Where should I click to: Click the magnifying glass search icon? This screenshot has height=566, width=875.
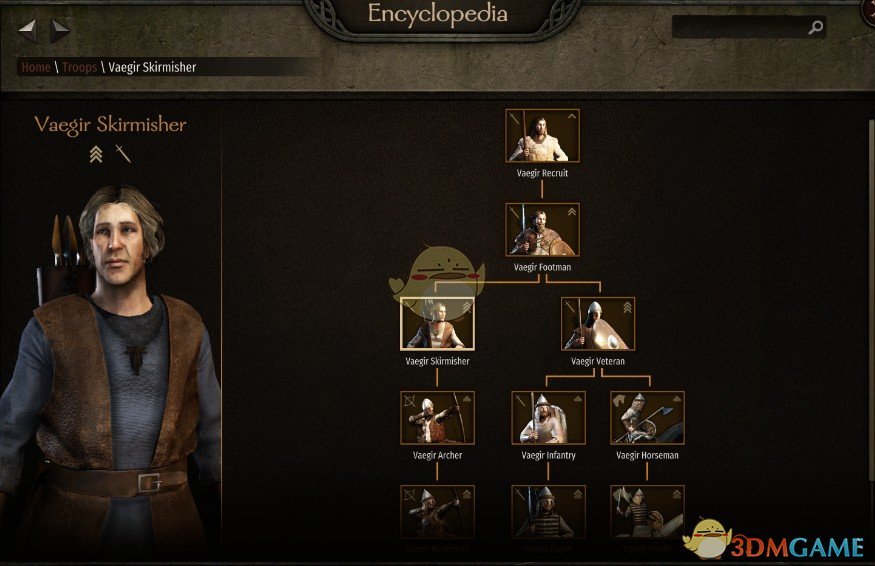pos(816,28)
